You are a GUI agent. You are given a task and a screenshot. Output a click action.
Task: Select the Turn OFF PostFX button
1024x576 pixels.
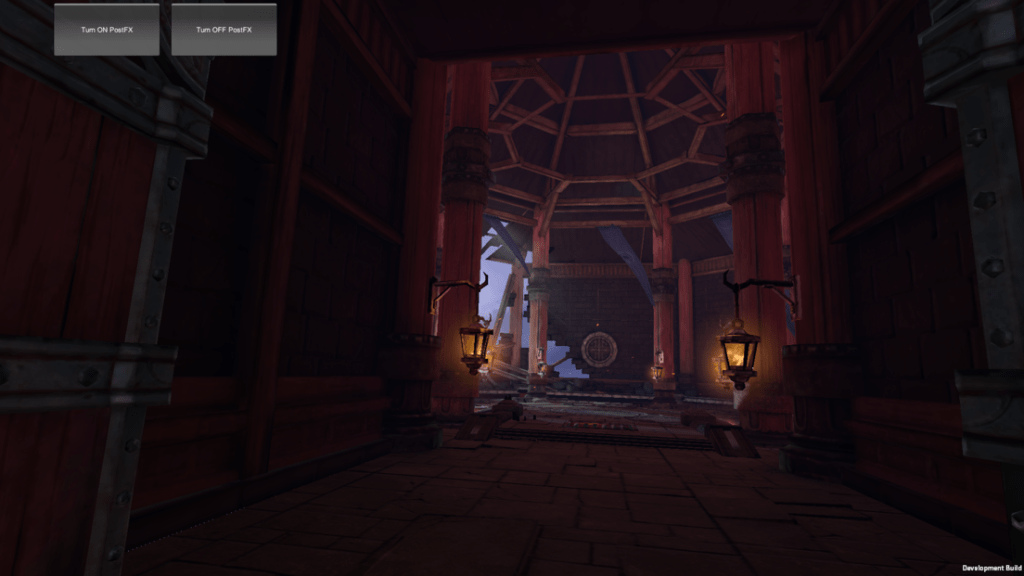tap(224, 29)
